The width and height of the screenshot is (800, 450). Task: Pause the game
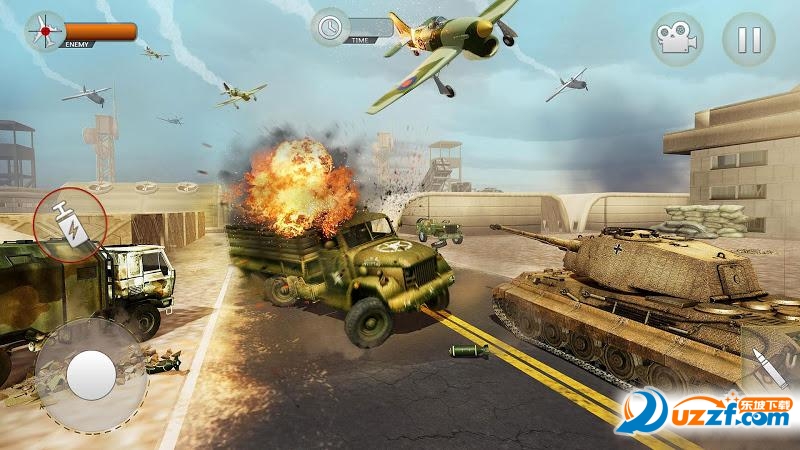(748, 40)
